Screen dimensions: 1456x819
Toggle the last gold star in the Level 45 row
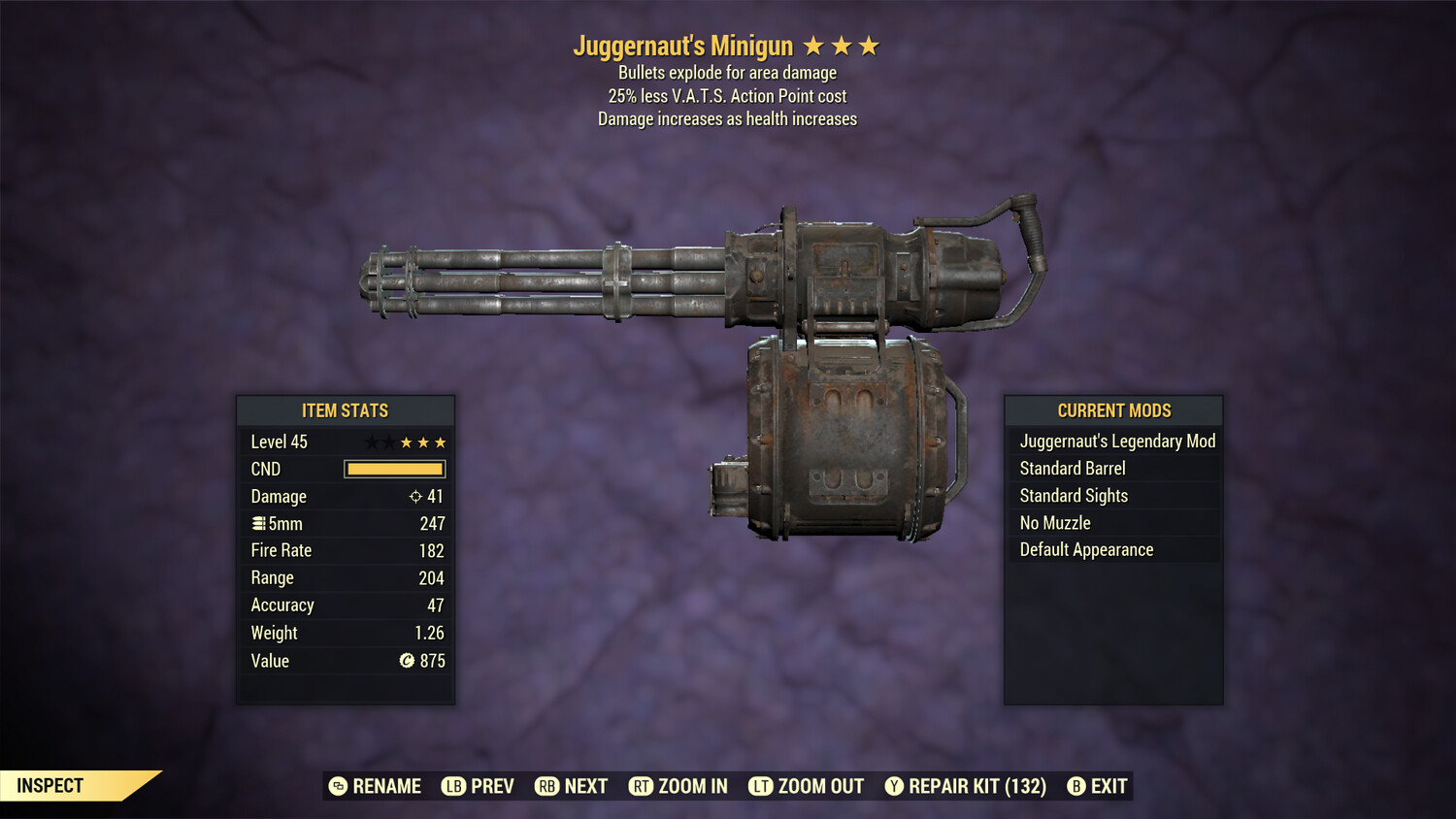(x=439, y=442)
